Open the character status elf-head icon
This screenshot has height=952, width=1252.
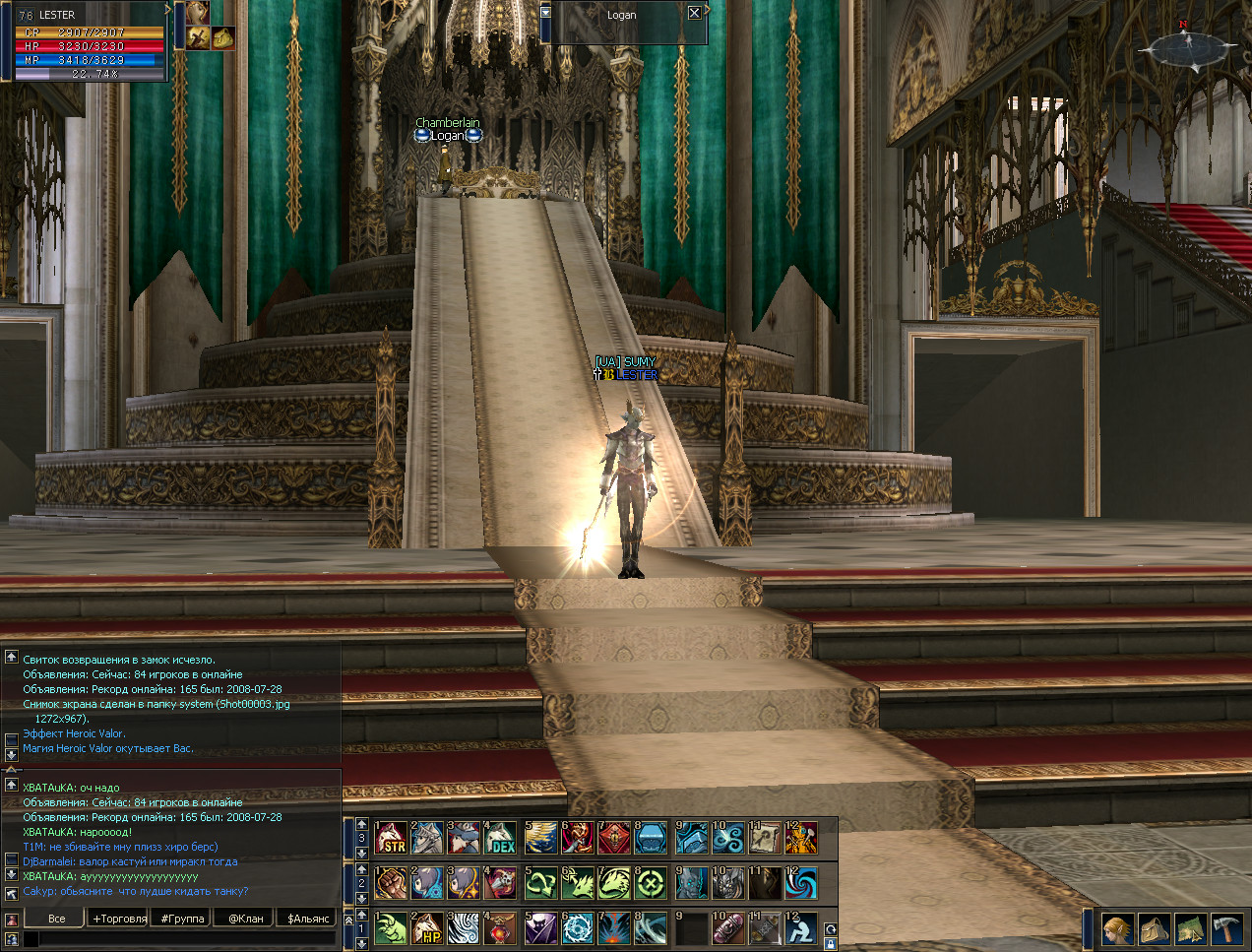(x=1117, y=928)
